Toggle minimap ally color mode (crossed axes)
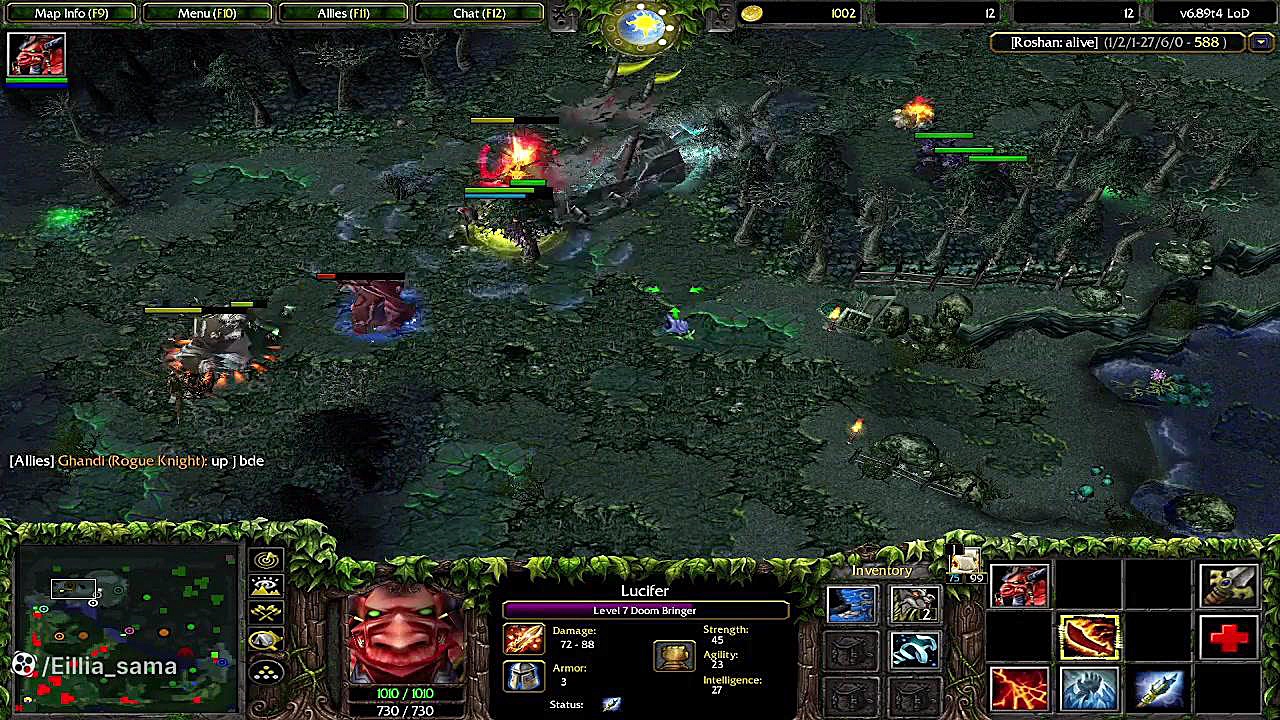The width and height of the screenshot is (1280, 720). click(266, 613)
